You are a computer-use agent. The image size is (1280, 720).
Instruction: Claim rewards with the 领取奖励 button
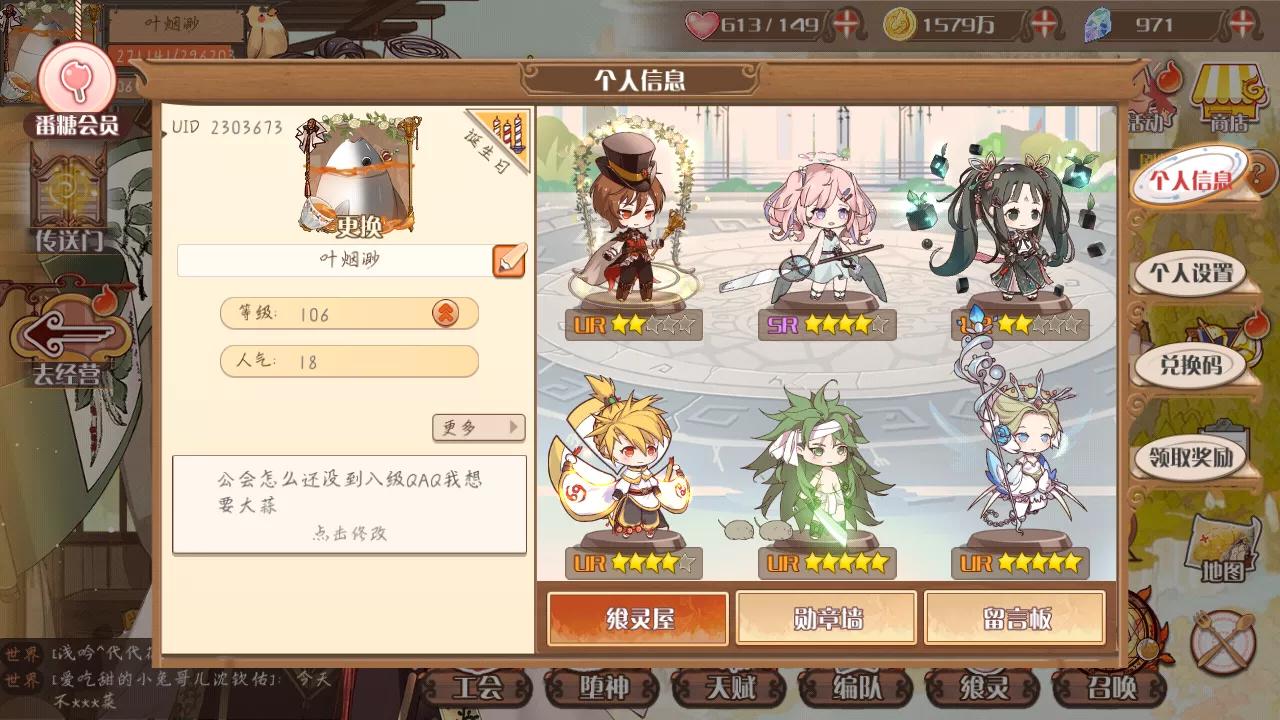1195,455
